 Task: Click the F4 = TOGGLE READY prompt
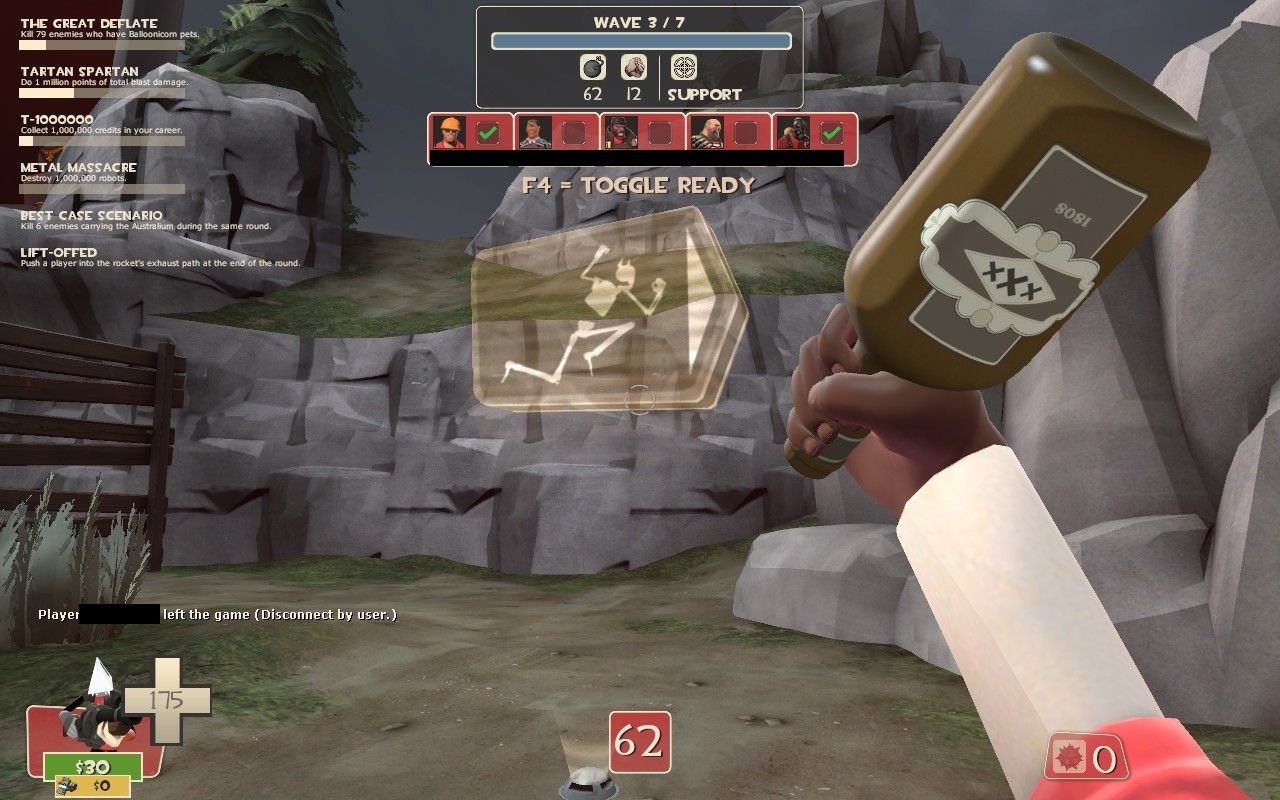pyautogui.click(x=640, y=185)
